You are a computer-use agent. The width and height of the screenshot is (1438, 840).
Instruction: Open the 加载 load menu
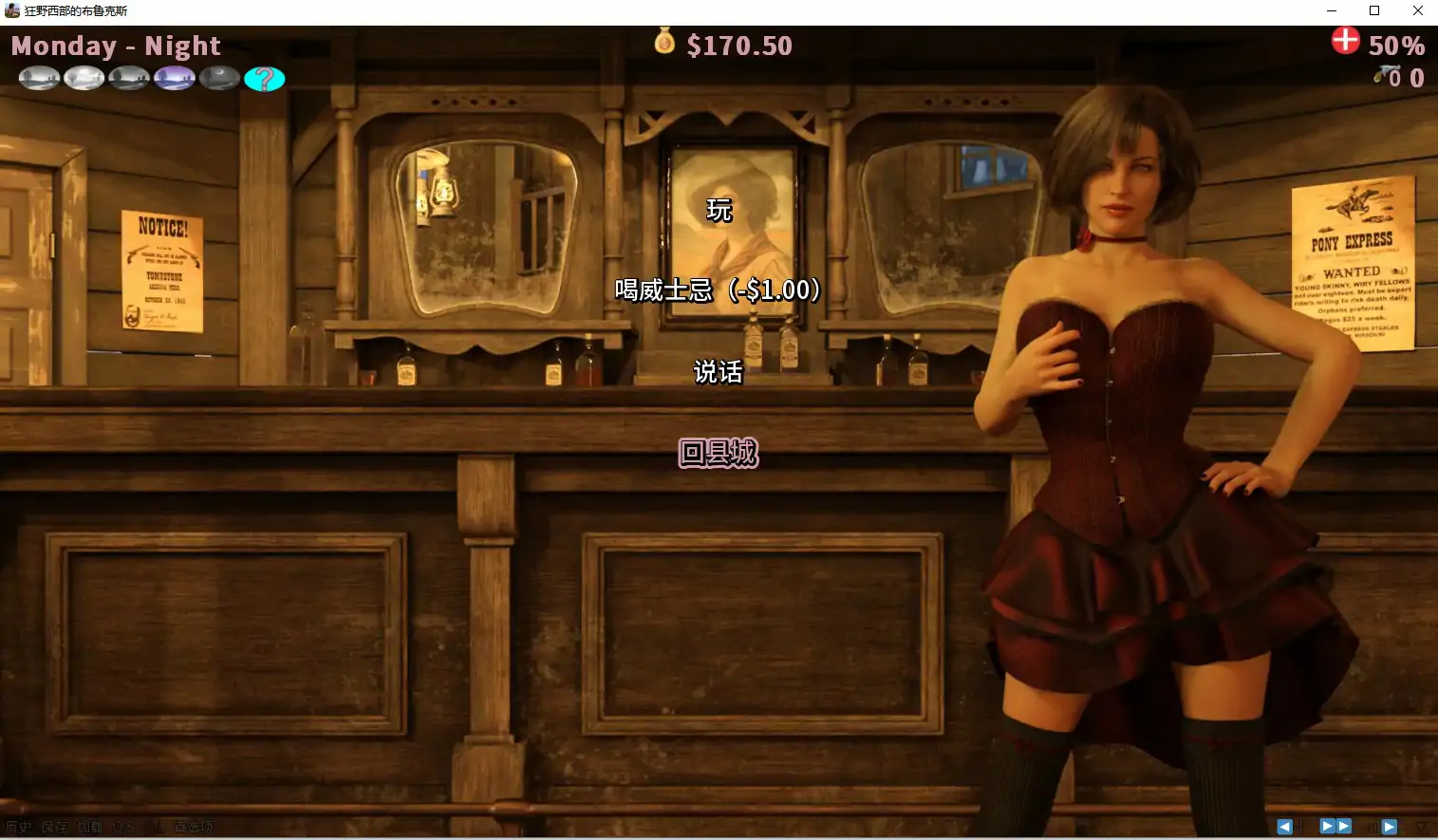[90, 827]
